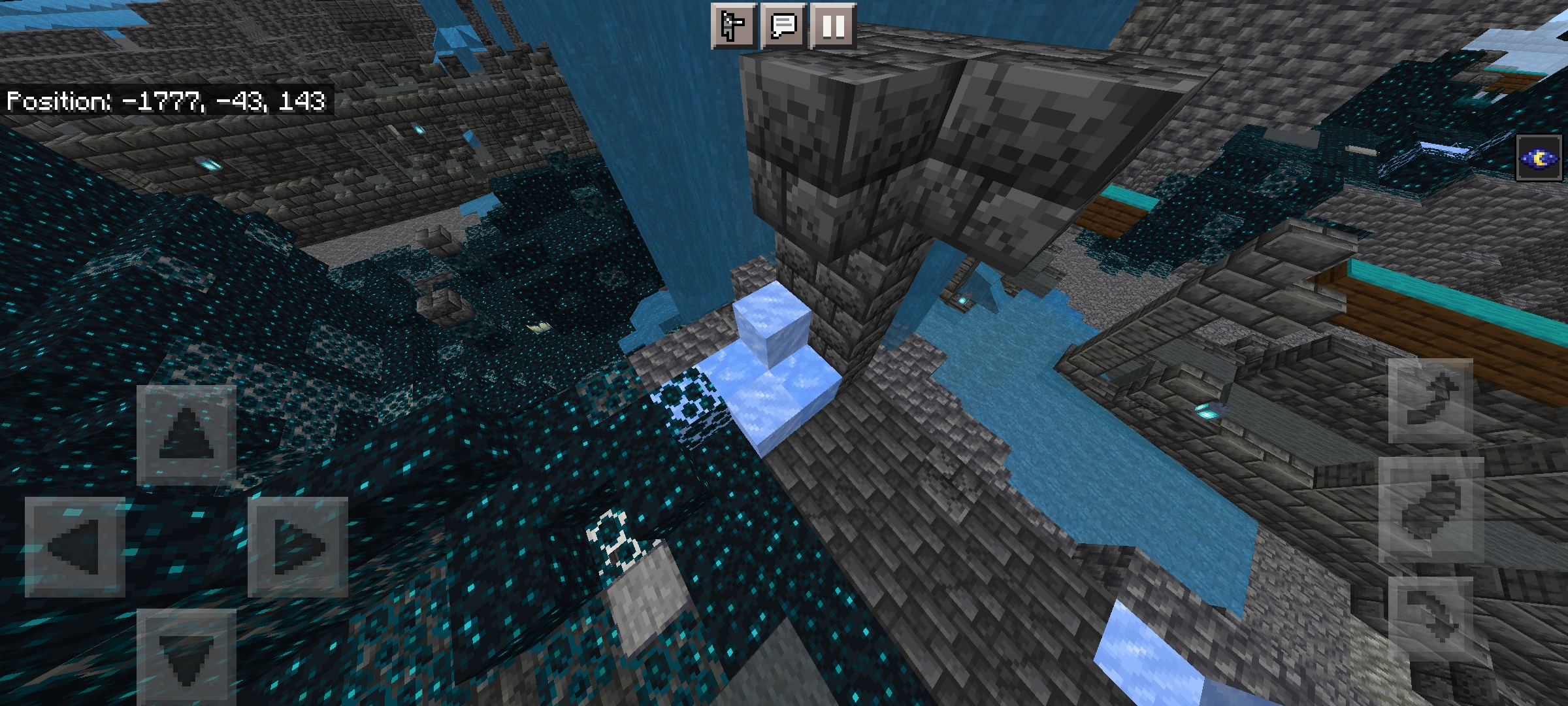Tap the fly down button

pos(1430,616)
